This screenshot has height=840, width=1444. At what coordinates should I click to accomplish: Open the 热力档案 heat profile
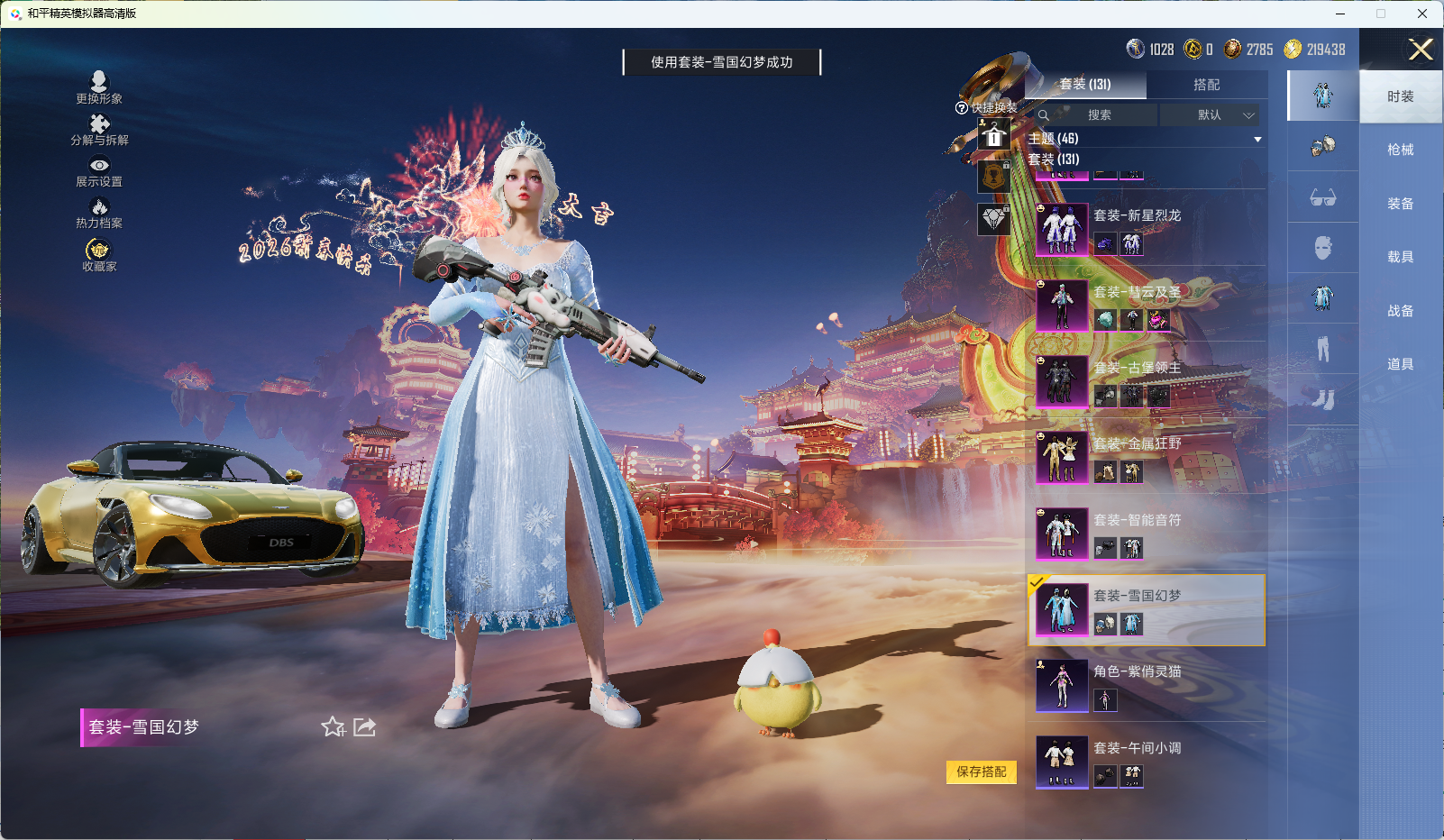coord(101,214)
